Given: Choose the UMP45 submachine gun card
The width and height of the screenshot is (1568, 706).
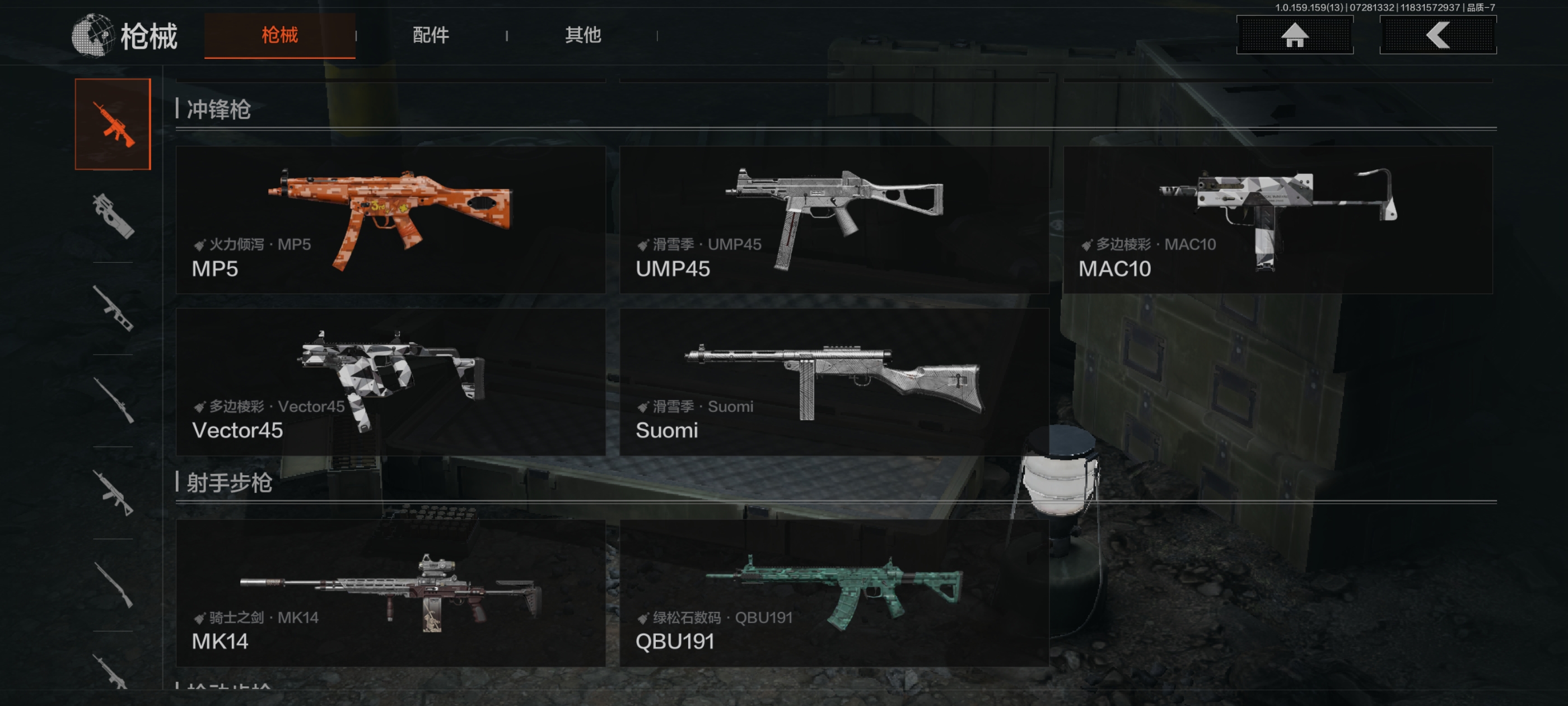Looking at the screenshot, I should [x=834, y=220].
